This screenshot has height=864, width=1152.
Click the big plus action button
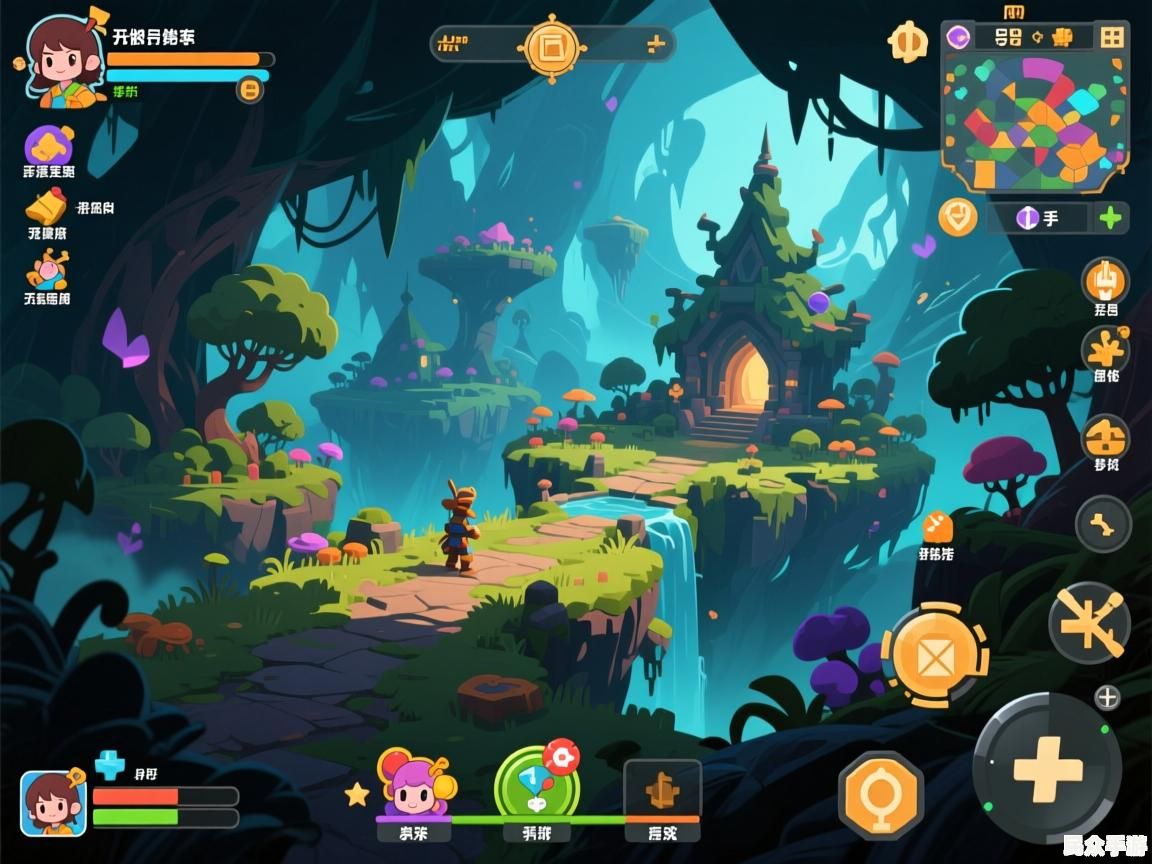[x=1047, y=768]
